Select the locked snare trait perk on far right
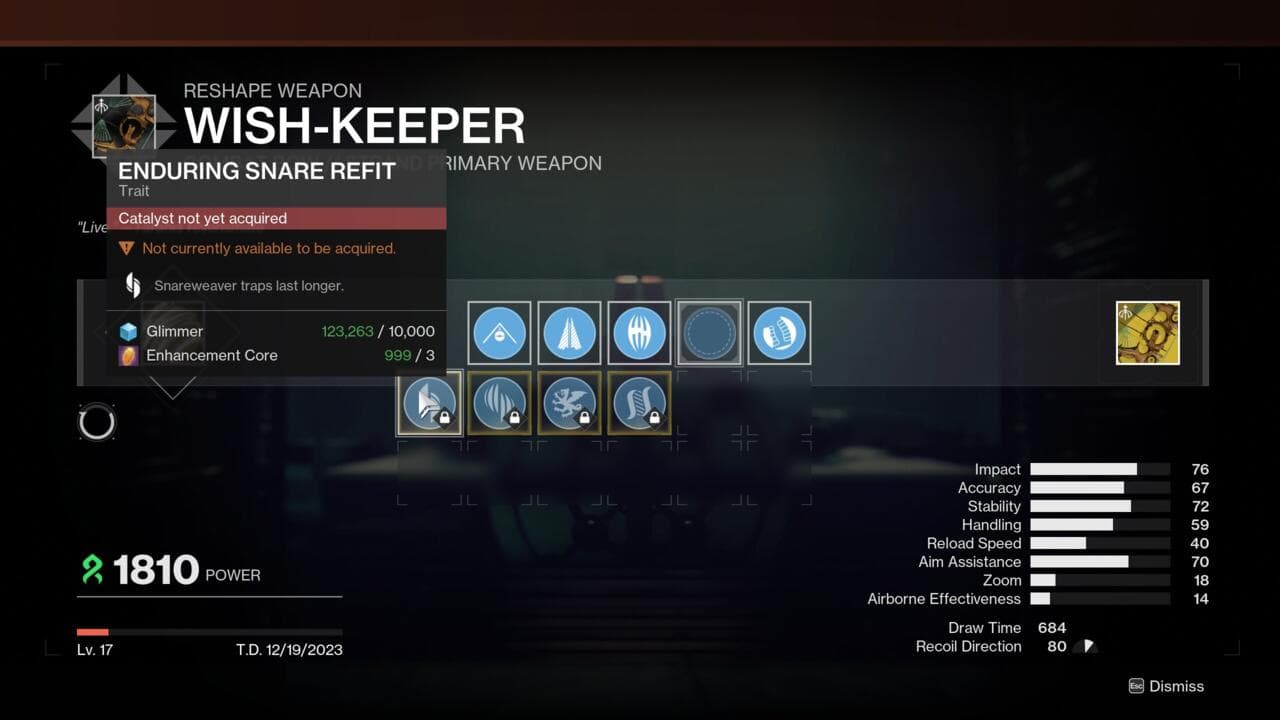Viewport: 1280px width, 720px height. tap(639, 403)
